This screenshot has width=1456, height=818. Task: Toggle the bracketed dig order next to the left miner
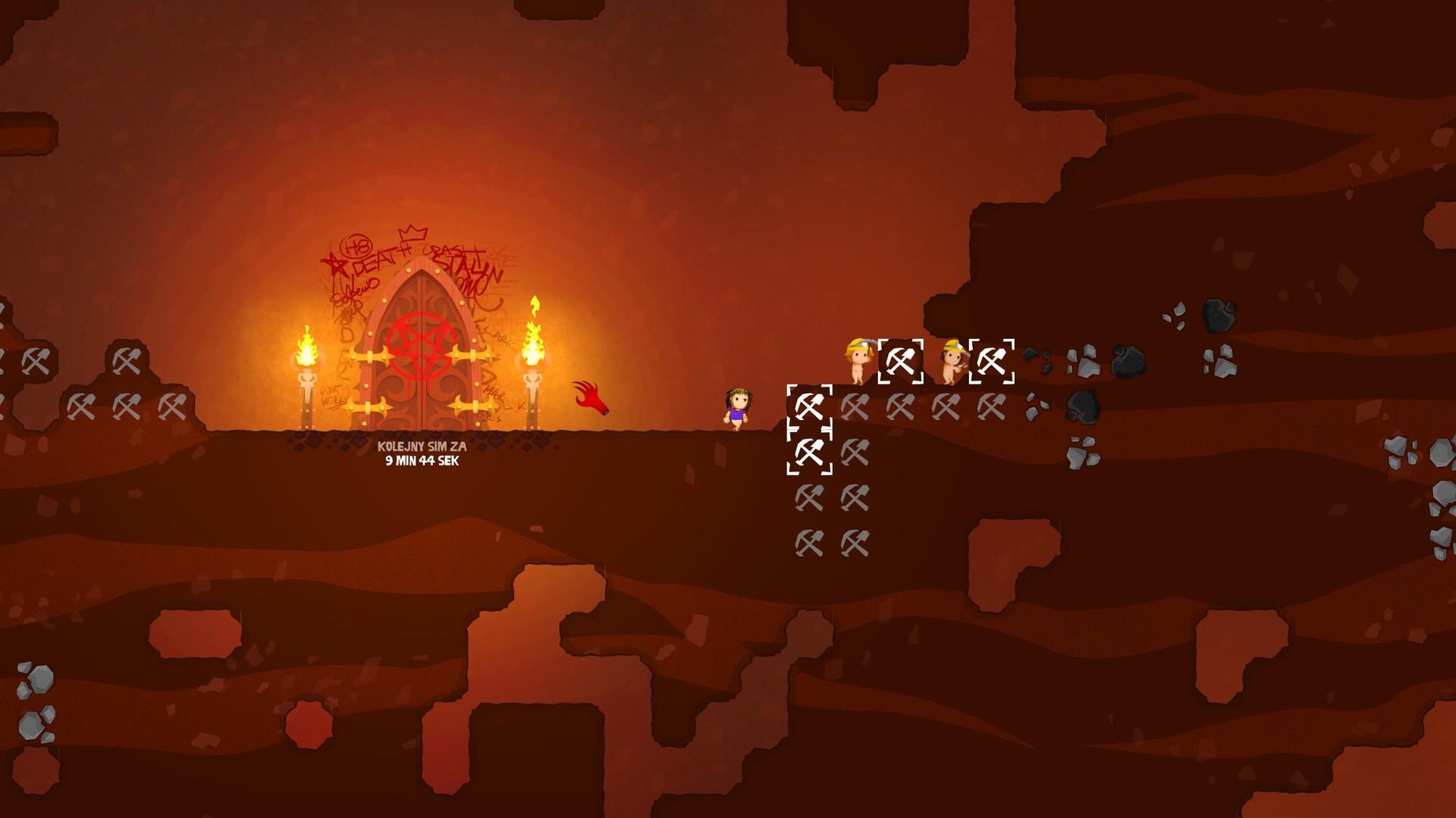(x=901, y=361)
